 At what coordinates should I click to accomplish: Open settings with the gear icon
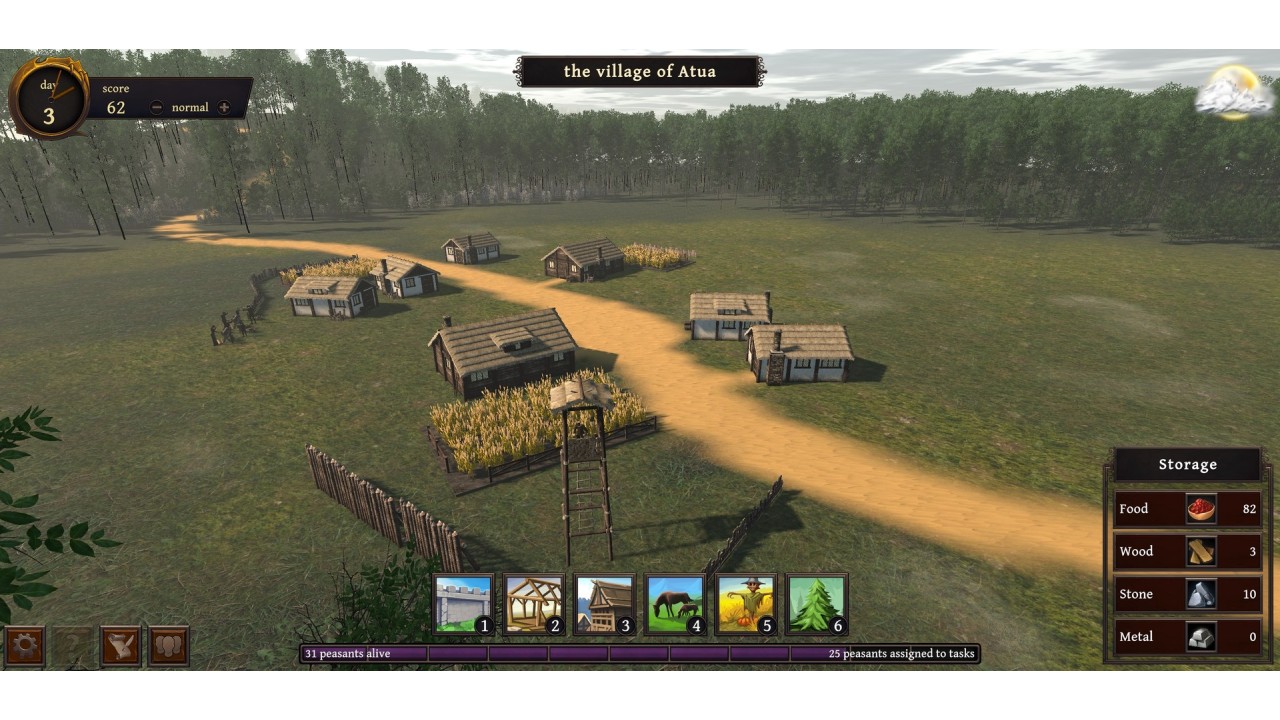24,646
